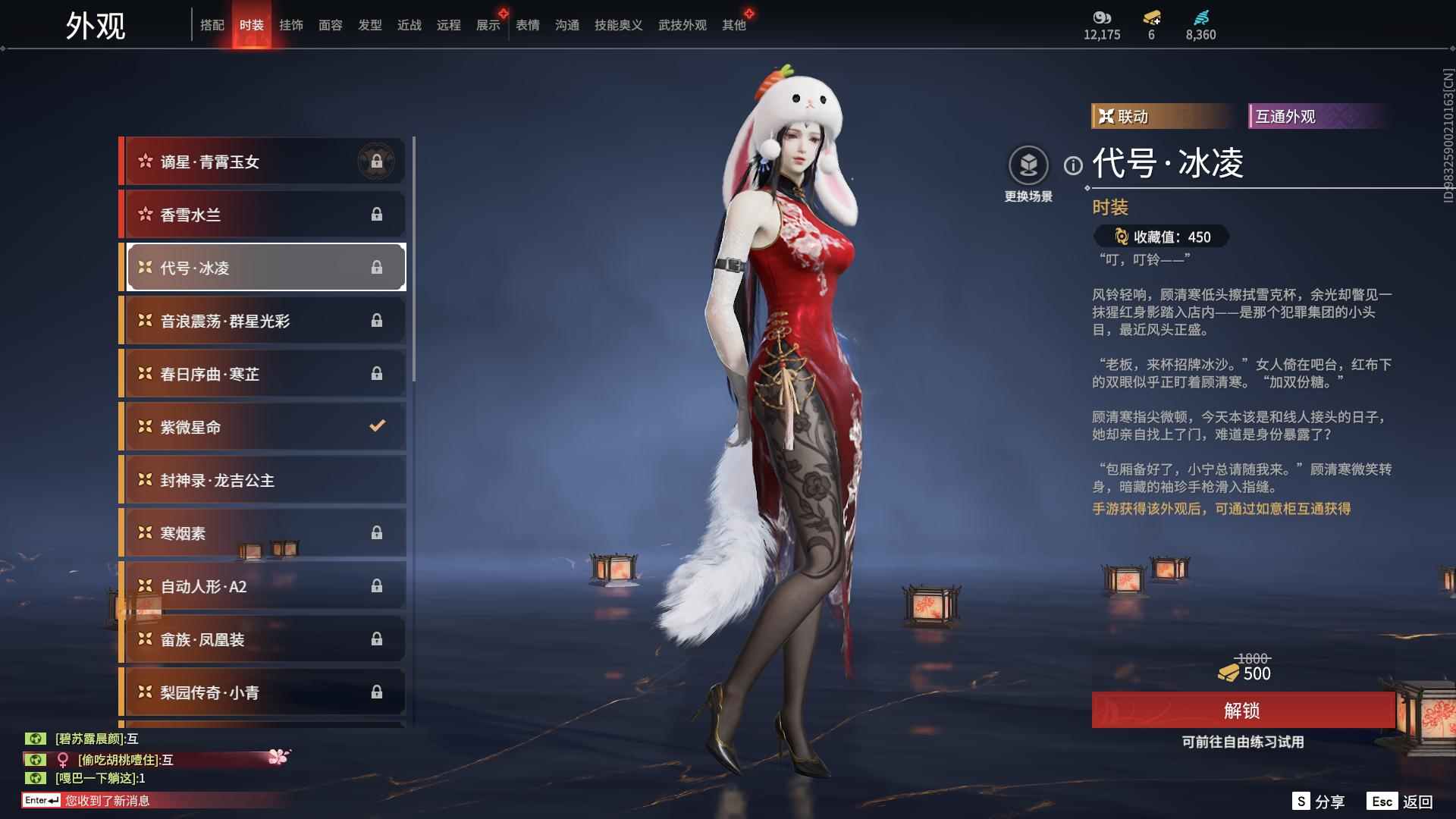
Task: Click the lock icon on 梨园传奇·小青
Action: tap(377, 692)
